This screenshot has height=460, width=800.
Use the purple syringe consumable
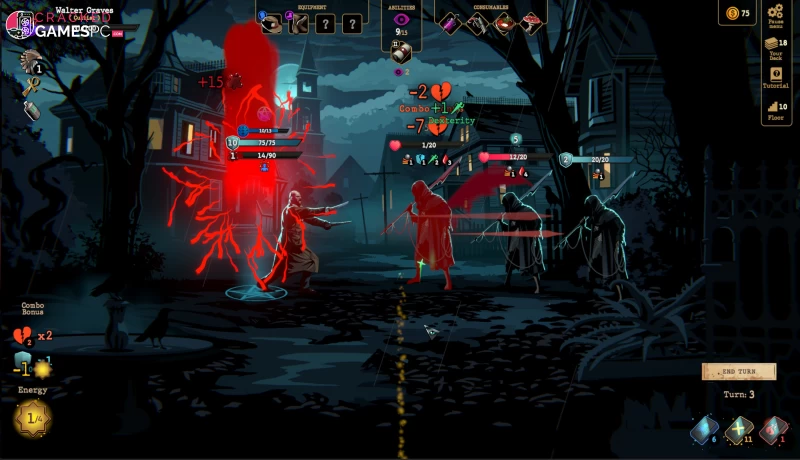pyautogui.click(x=449, y=23)
